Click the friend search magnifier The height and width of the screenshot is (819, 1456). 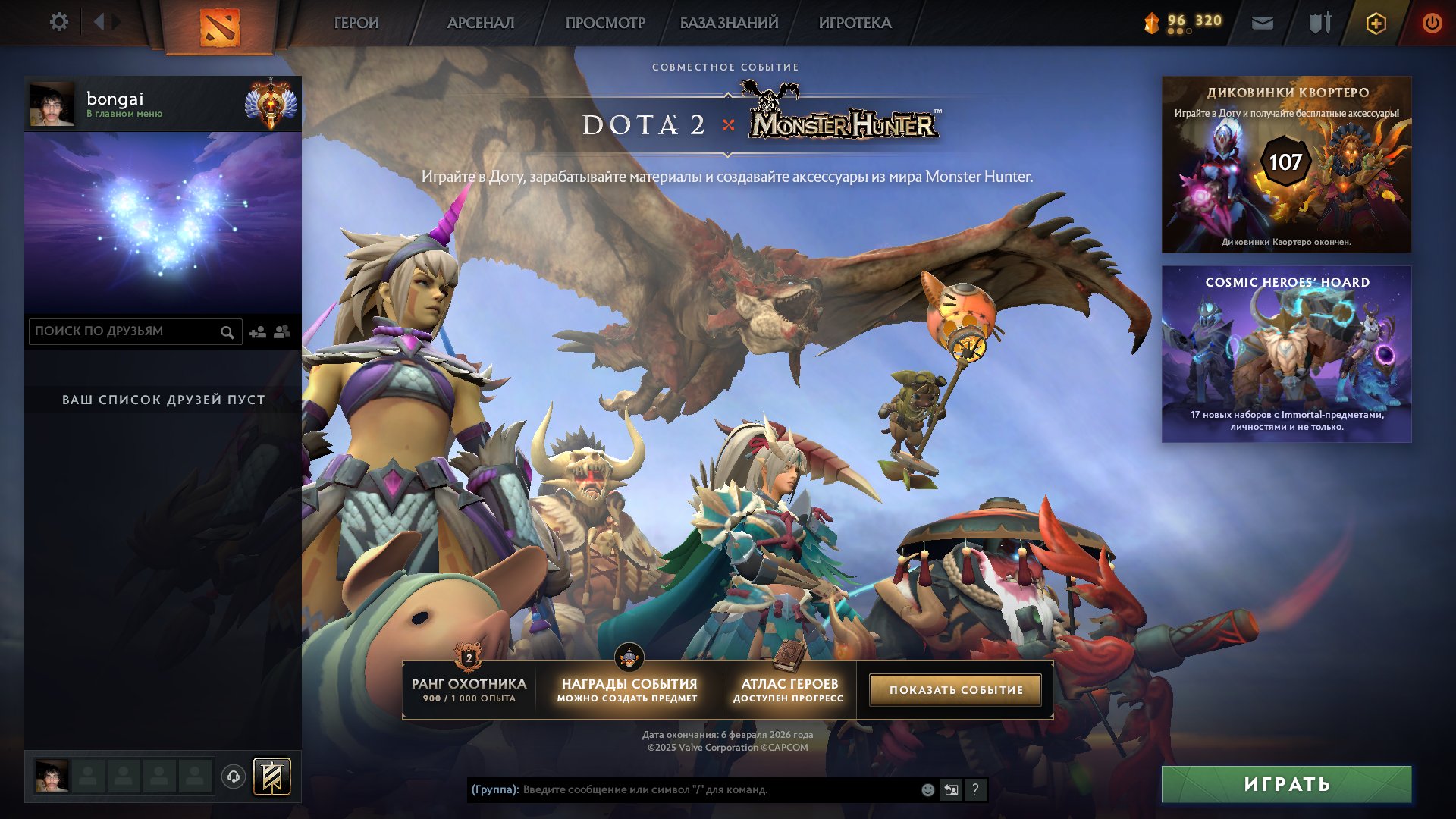tap(227, 331)
